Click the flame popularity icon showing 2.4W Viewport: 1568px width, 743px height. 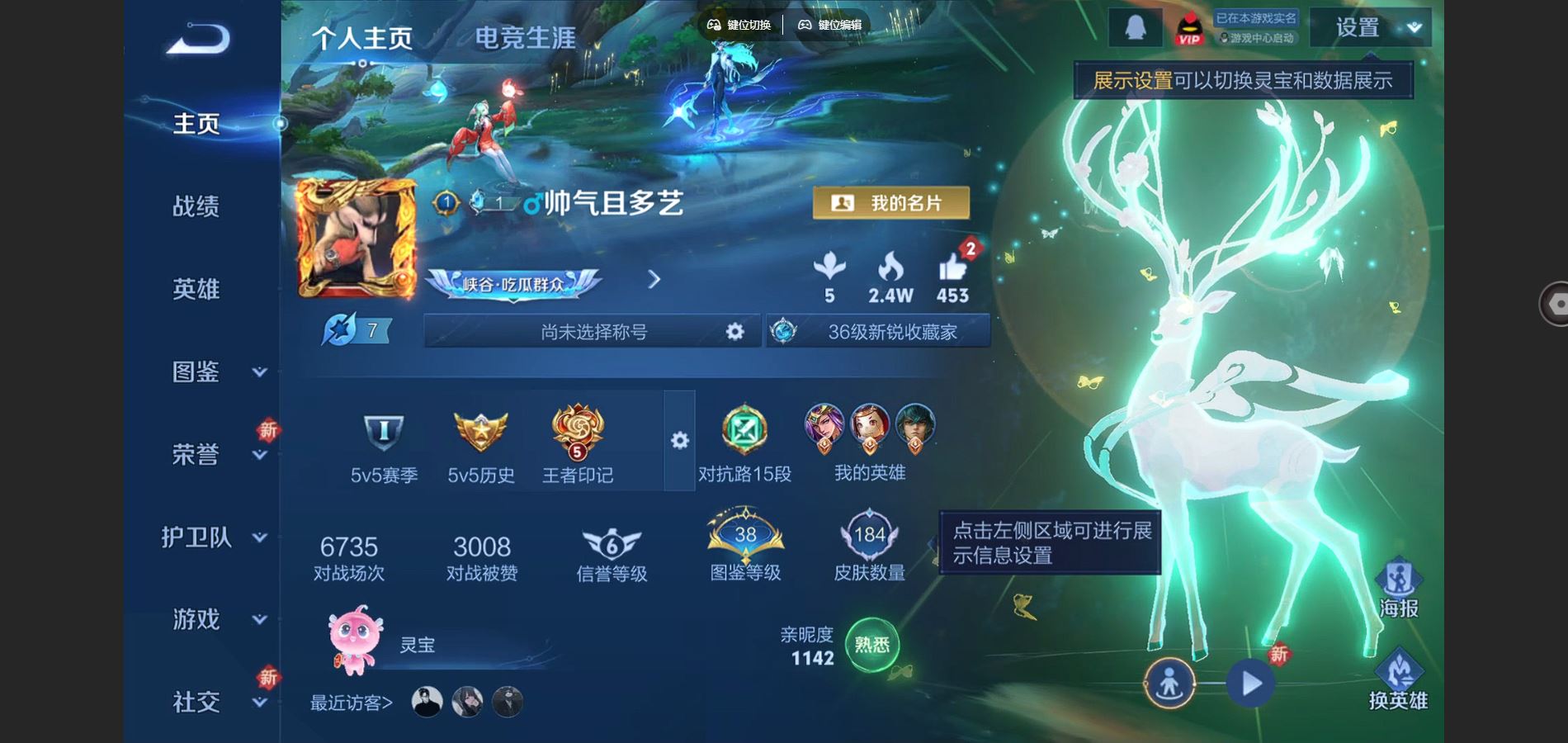click(x=889, y=272)
